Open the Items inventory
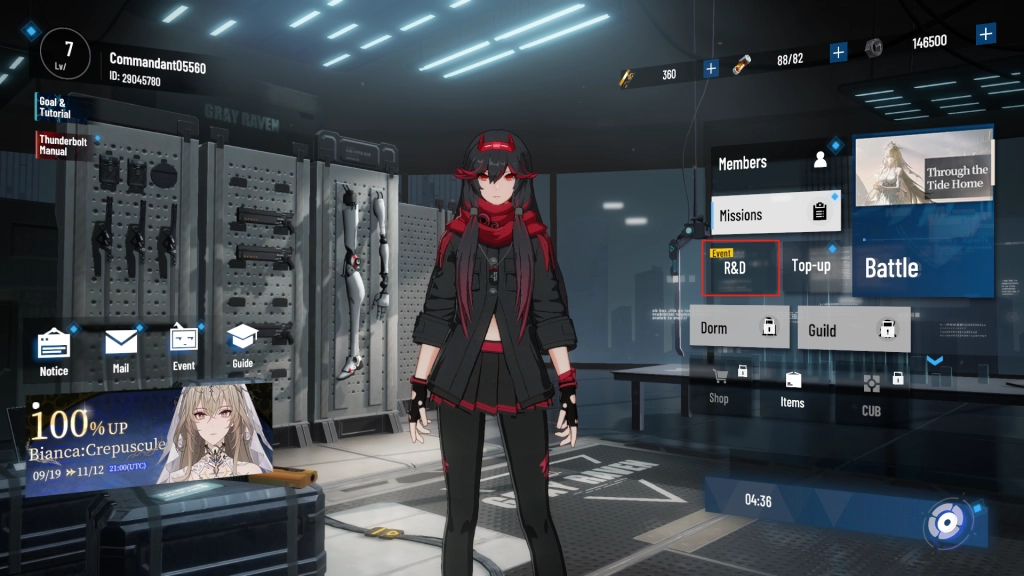This screenshot has width=1024, height=576. click(792, 389)
